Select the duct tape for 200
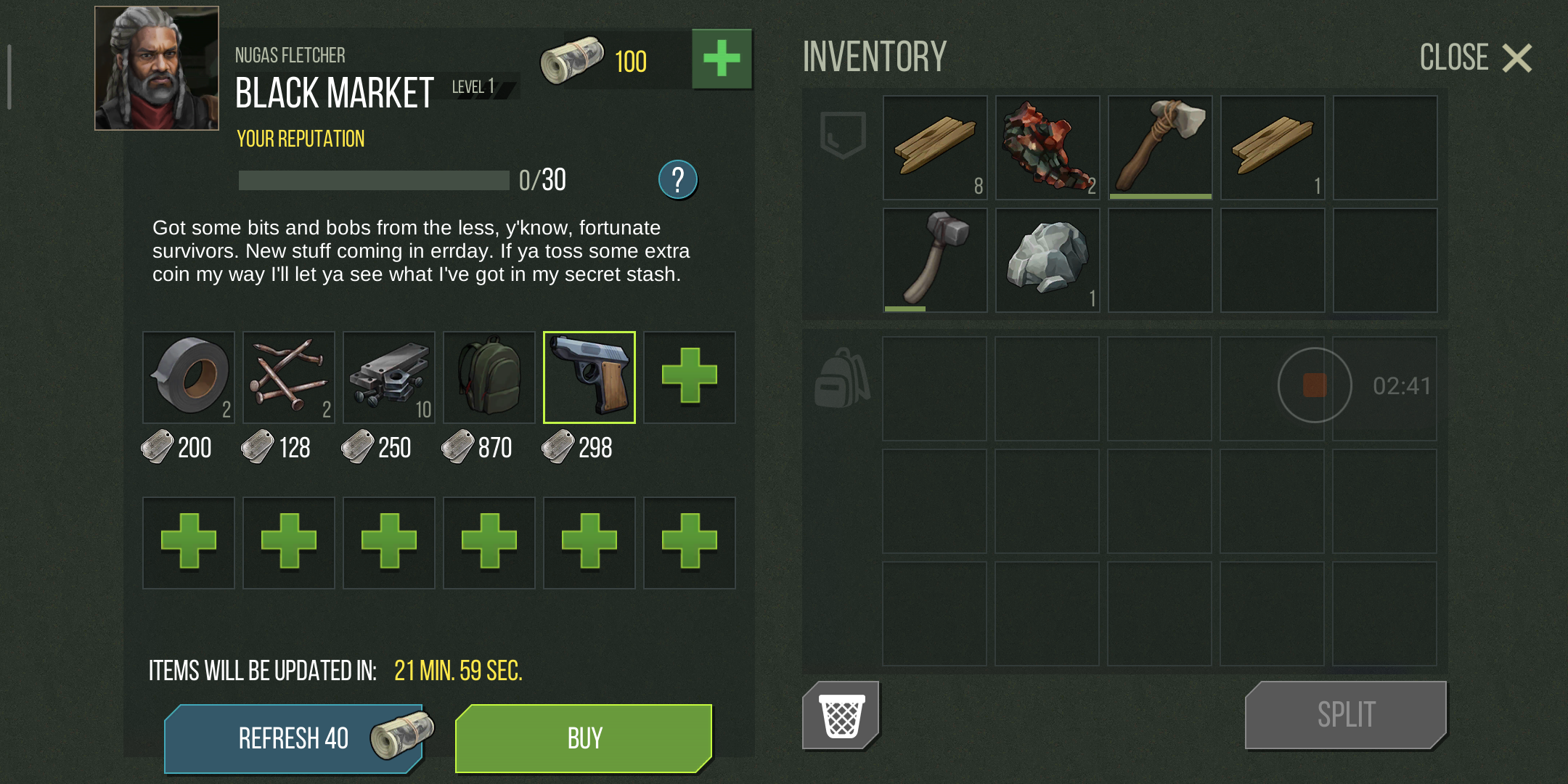The image size is (1568, 784). (x=189, y=377)
